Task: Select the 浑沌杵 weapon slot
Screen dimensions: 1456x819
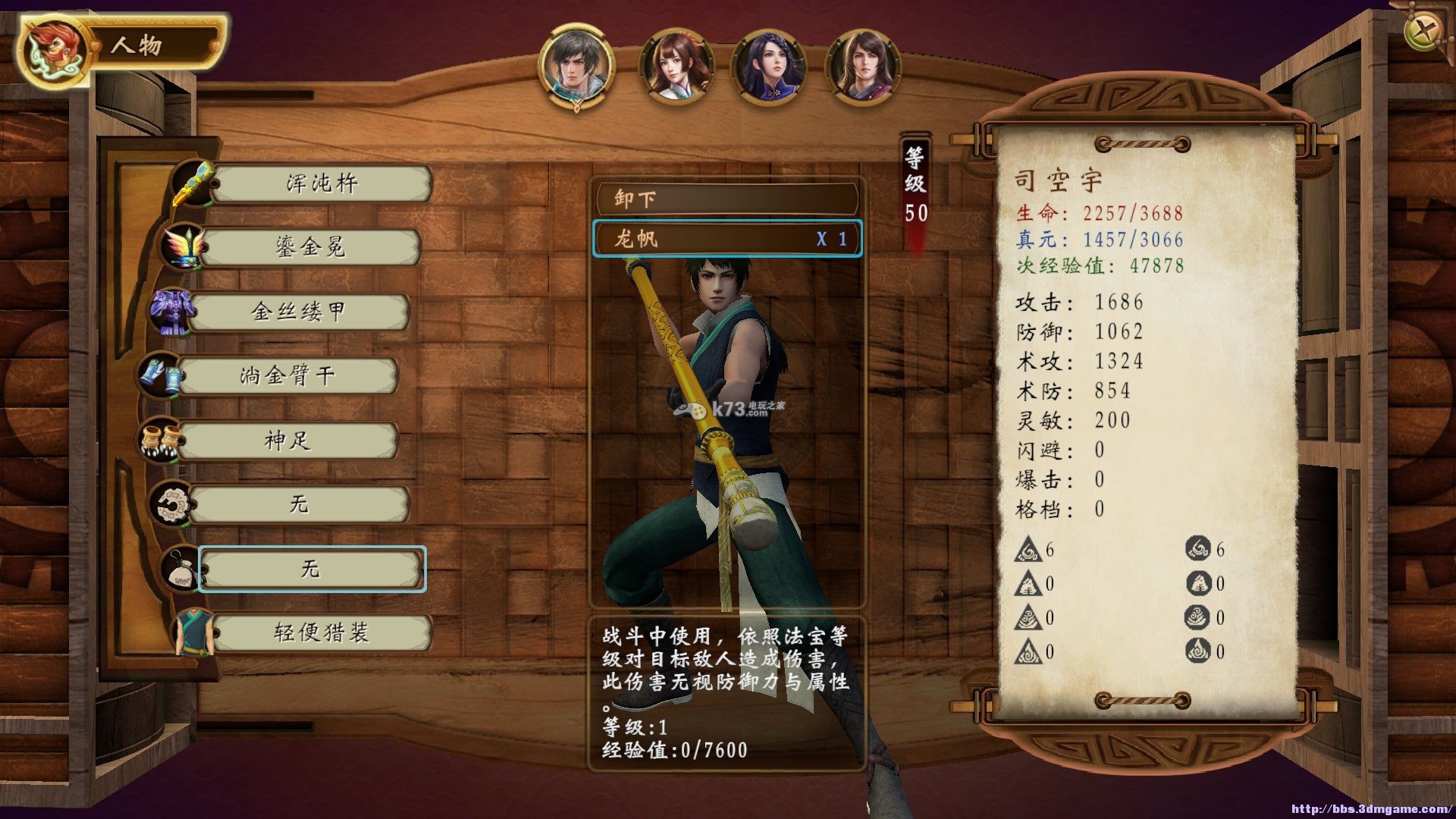Action: (x=321, y=184)
